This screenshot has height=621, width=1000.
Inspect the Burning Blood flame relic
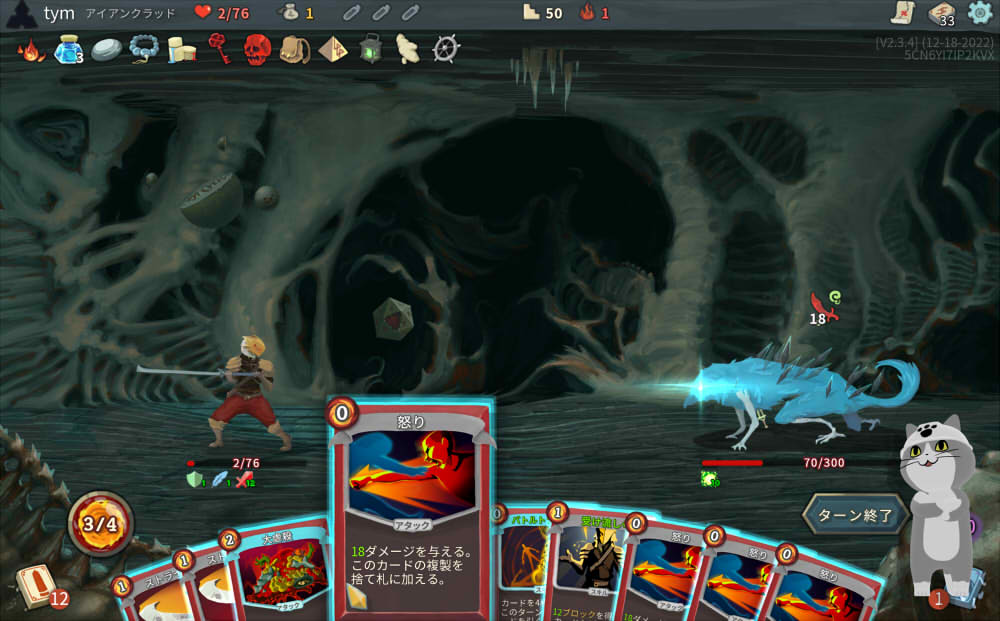(30, 49)
